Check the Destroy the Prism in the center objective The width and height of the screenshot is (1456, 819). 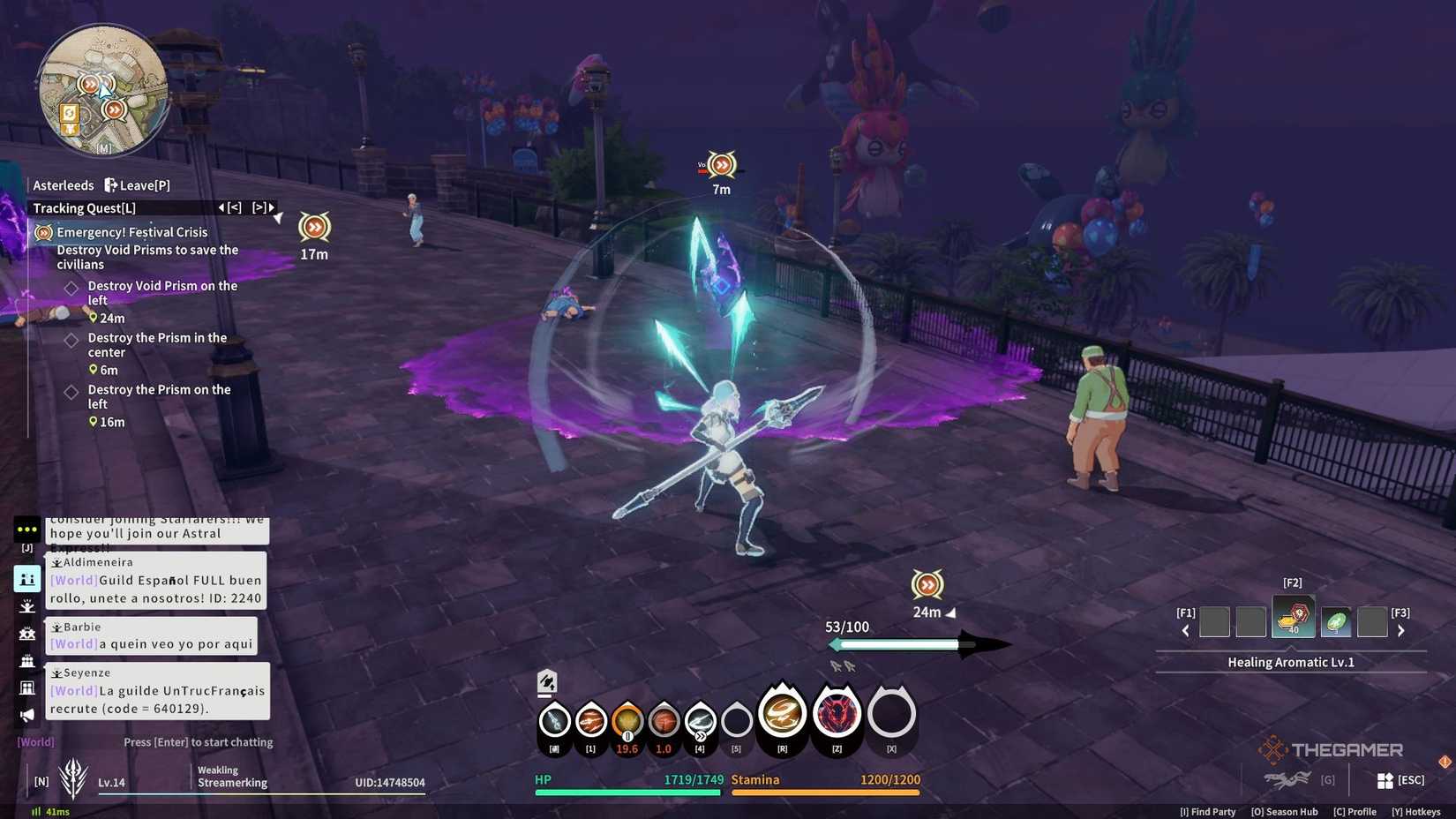[71, 341]
